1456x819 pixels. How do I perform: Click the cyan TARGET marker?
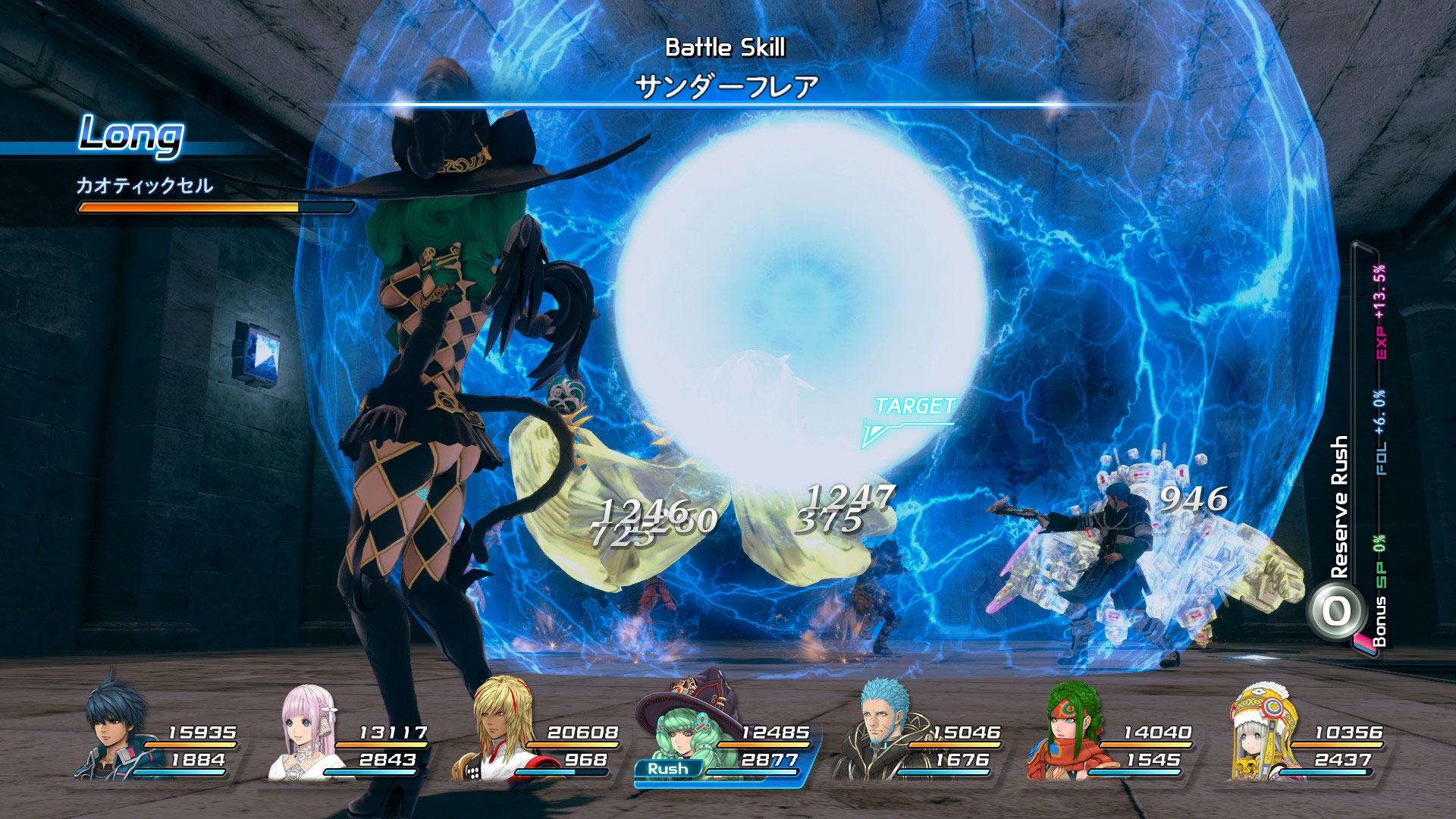[913, 408]
